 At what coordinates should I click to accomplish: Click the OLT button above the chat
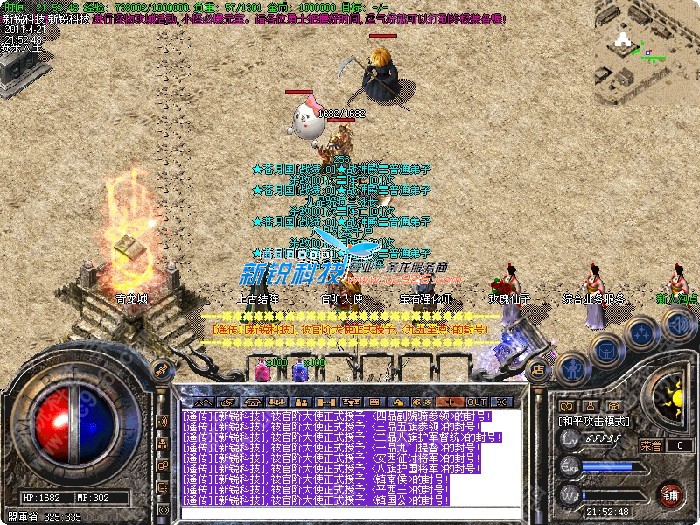[x=477, y=400]
